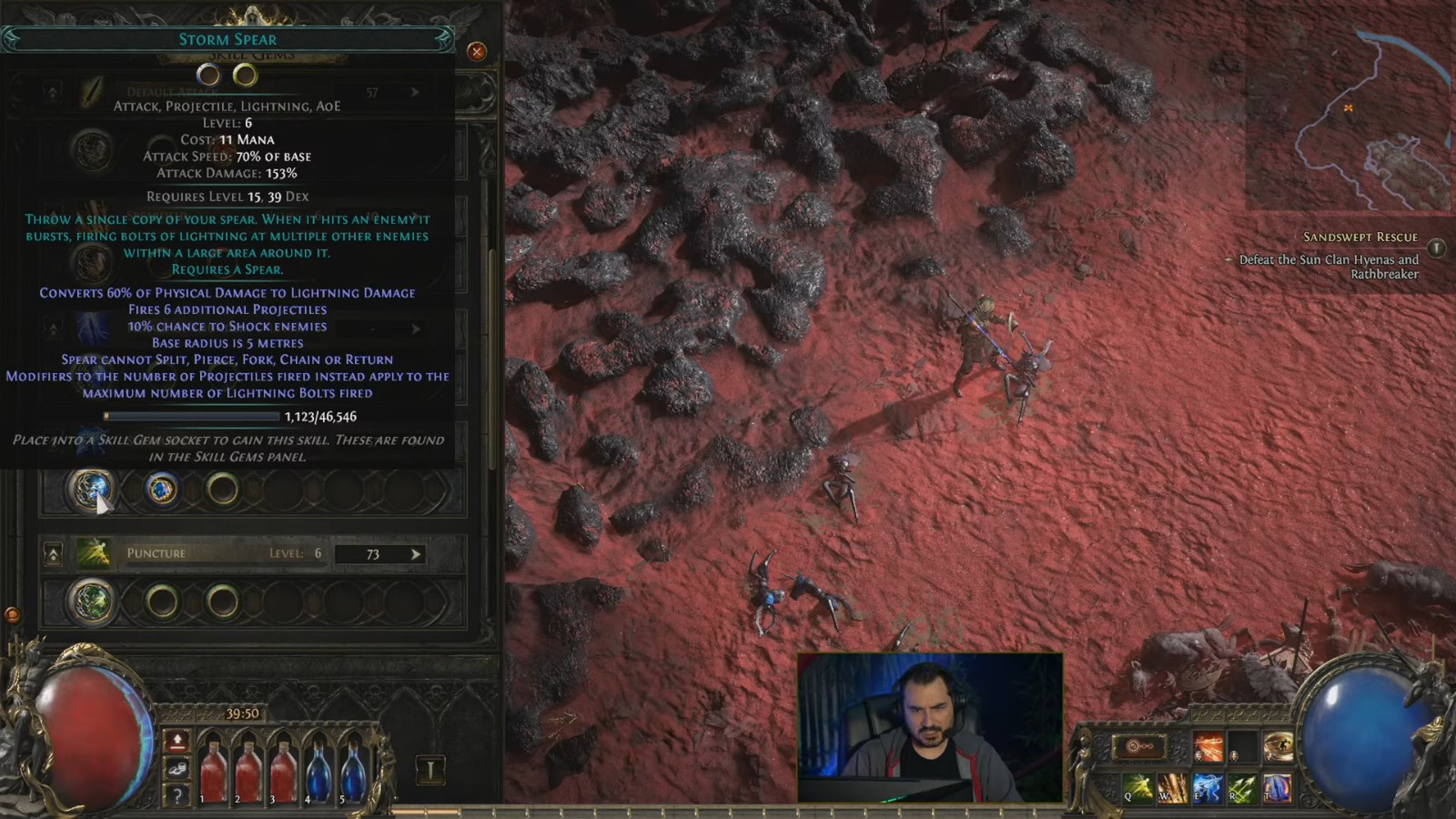1456x819 pixels.
Task: Select the red spear skill in upper skill row
Action: (1209, 744)
